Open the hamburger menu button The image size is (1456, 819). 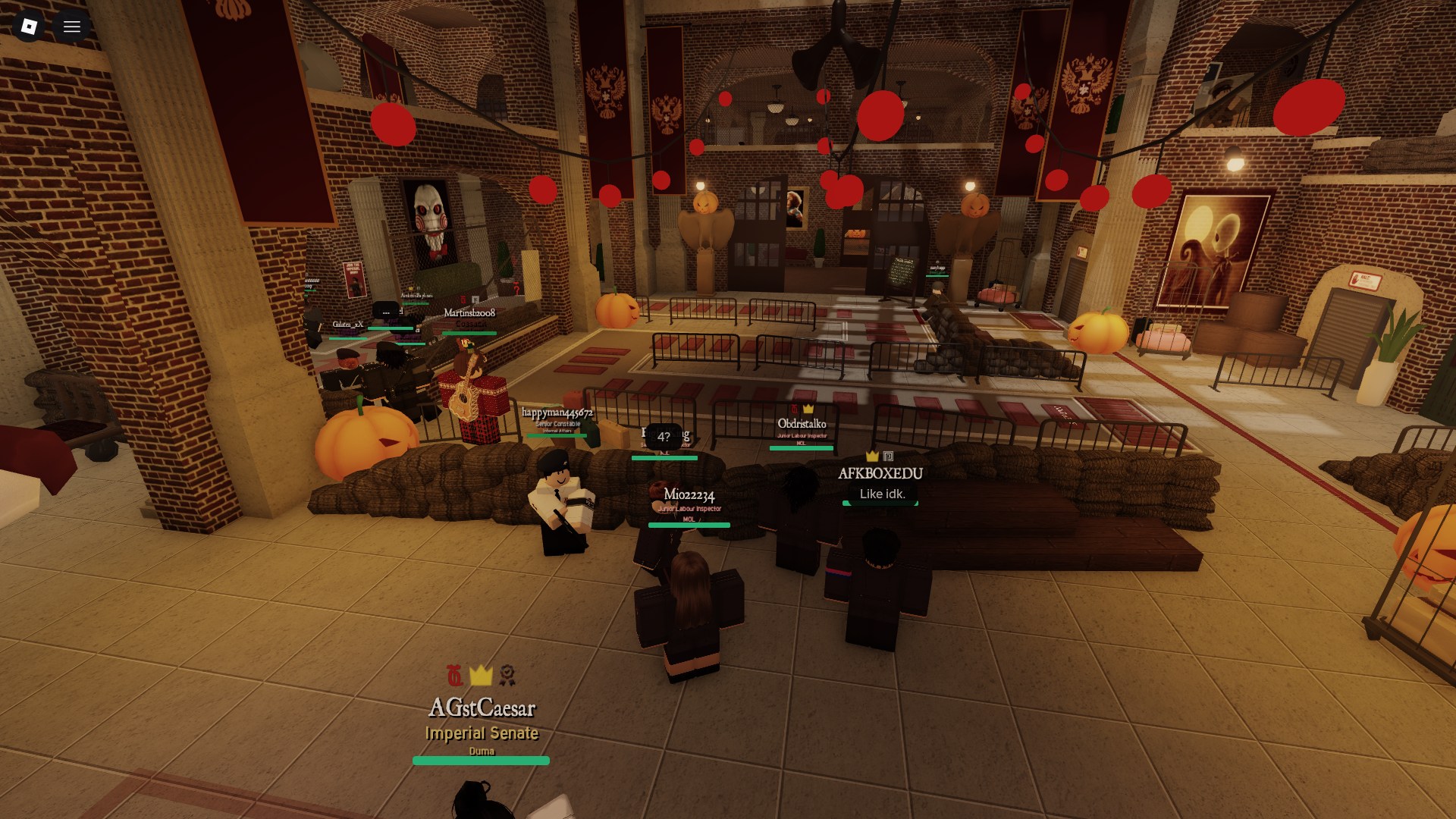point(72,27)
